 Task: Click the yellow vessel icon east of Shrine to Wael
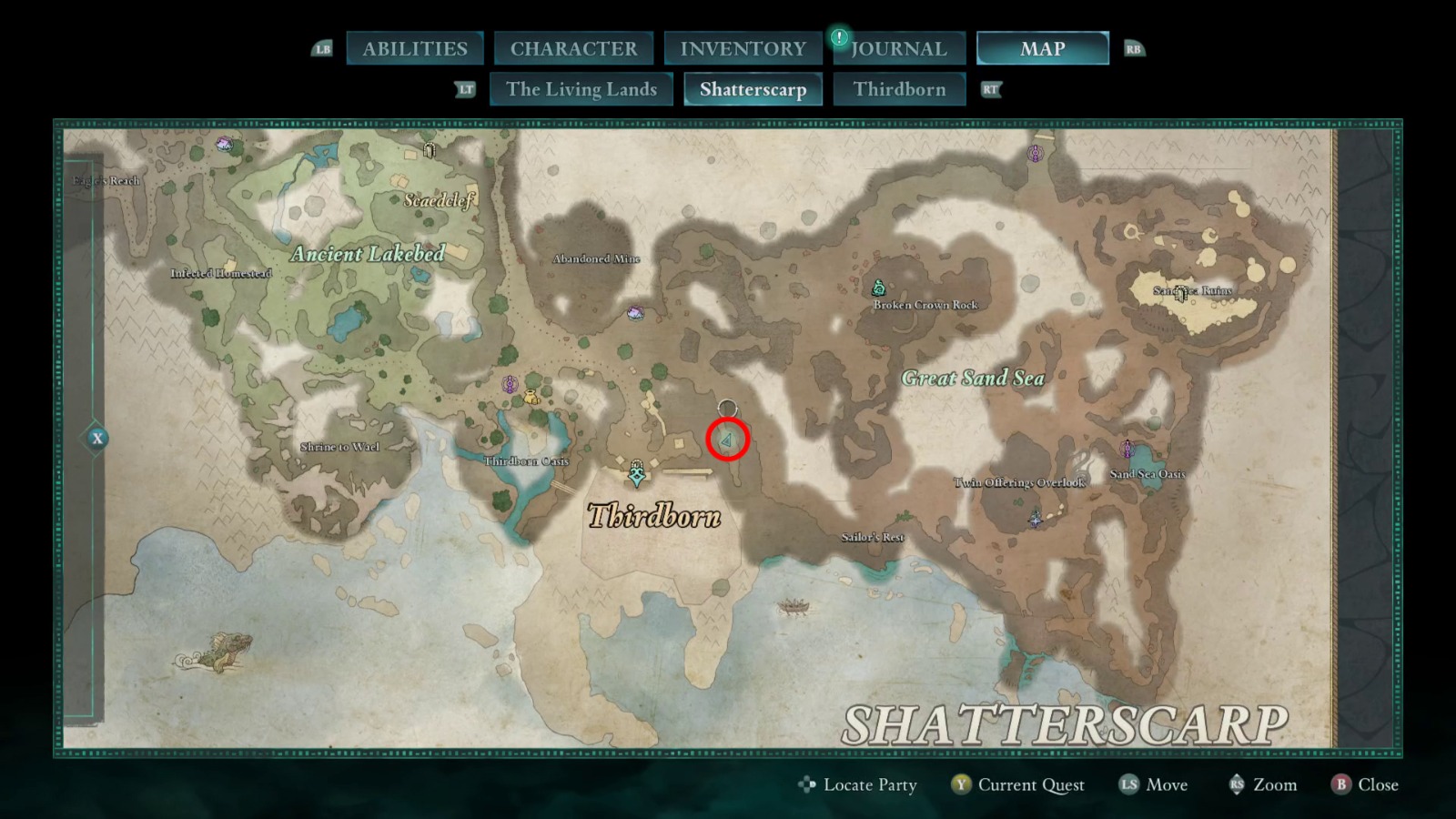coord(531,398)
